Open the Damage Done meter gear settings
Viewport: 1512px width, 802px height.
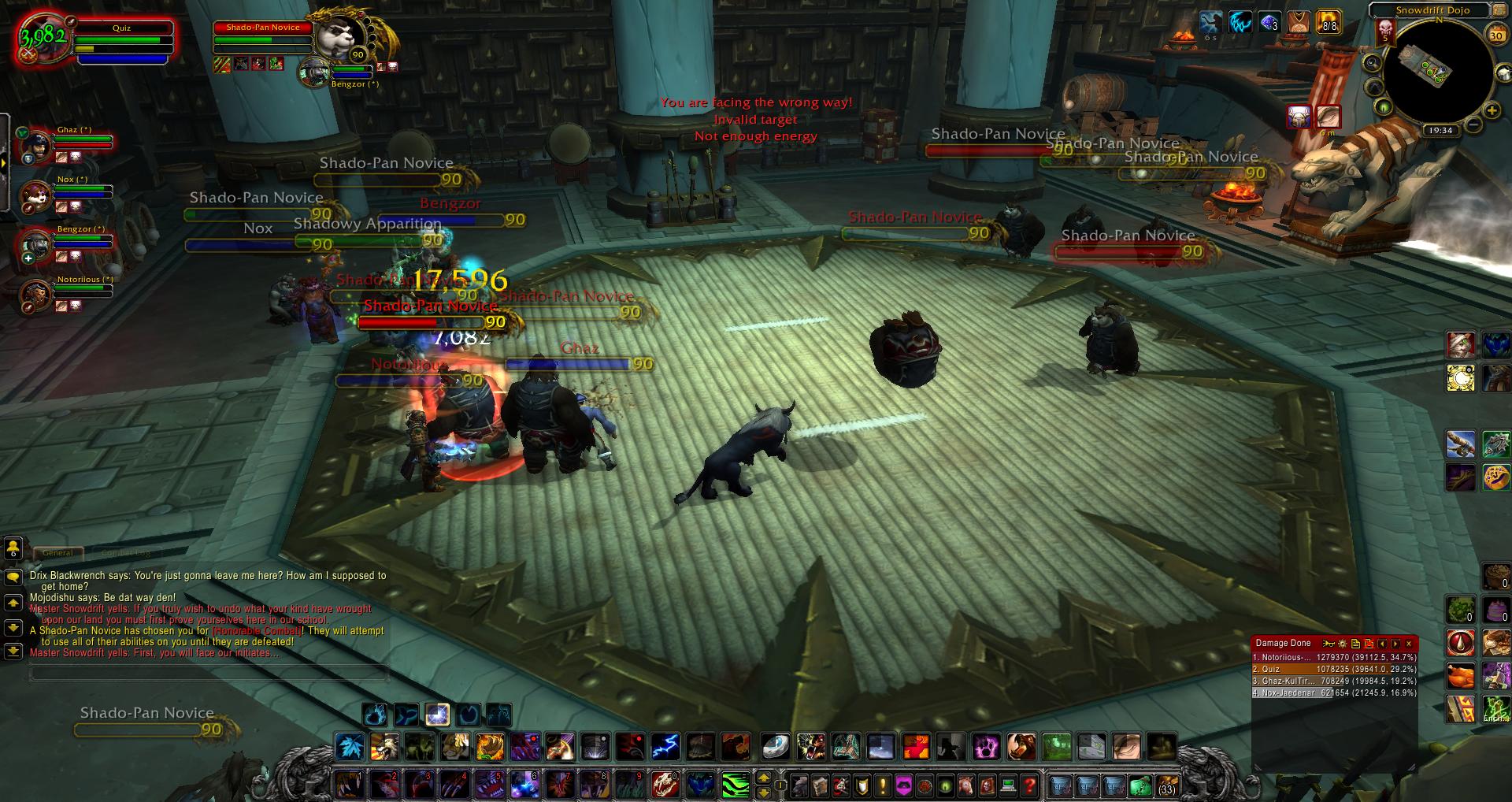1343,644
